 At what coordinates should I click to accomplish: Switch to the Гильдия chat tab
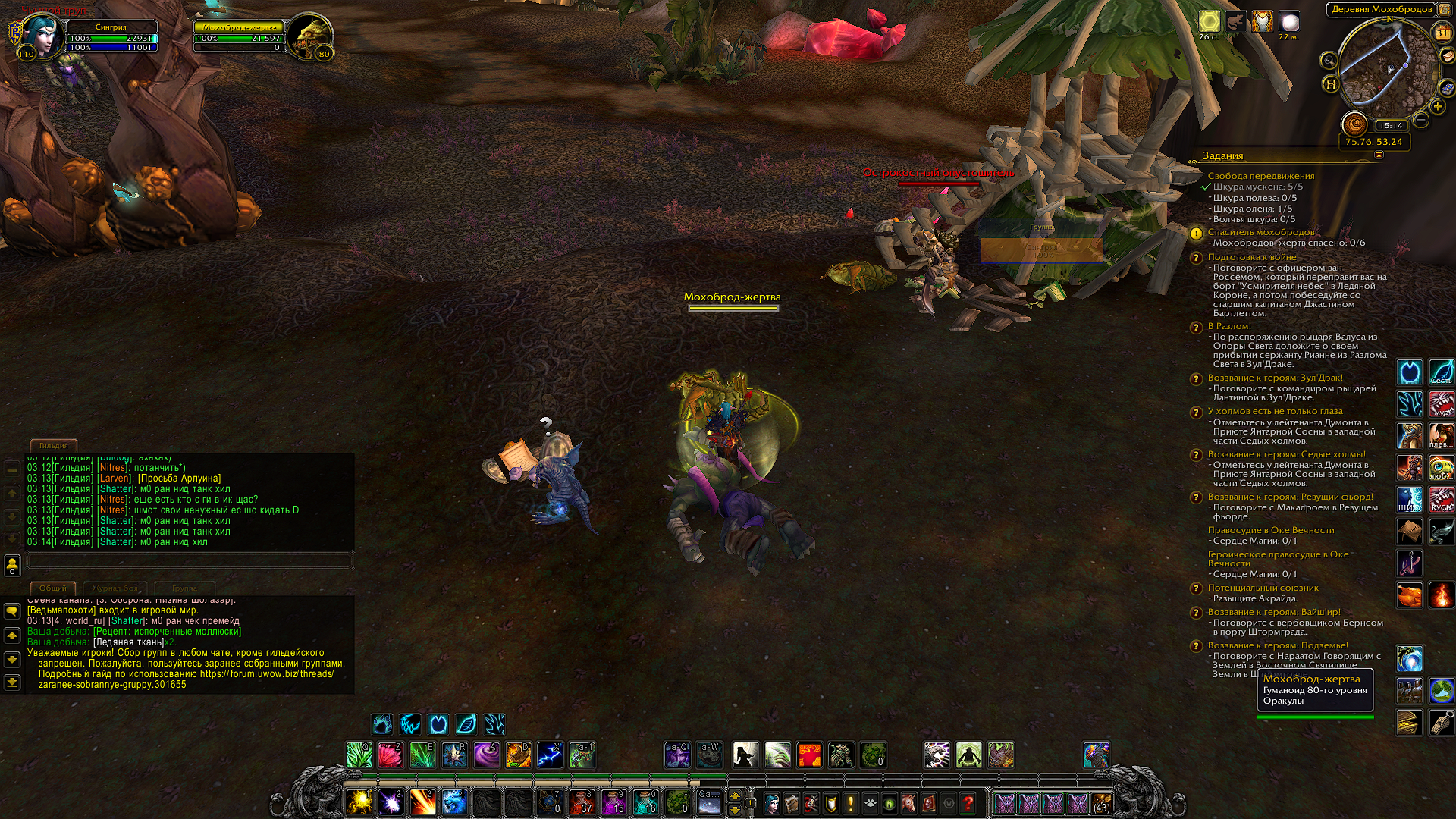click(53, 446)
